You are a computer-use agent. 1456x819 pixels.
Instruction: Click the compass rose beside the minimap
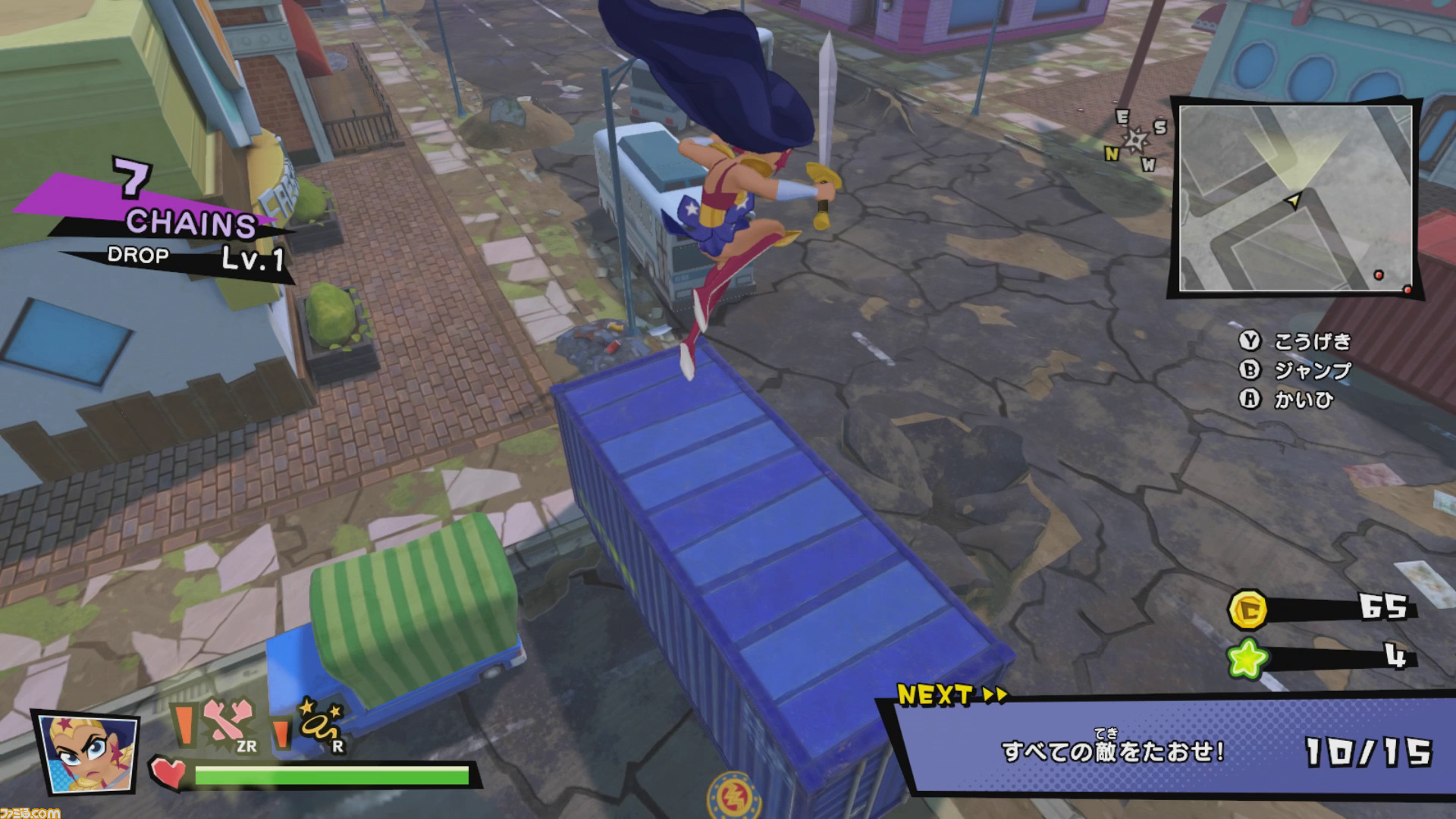tap(1135, 139)
